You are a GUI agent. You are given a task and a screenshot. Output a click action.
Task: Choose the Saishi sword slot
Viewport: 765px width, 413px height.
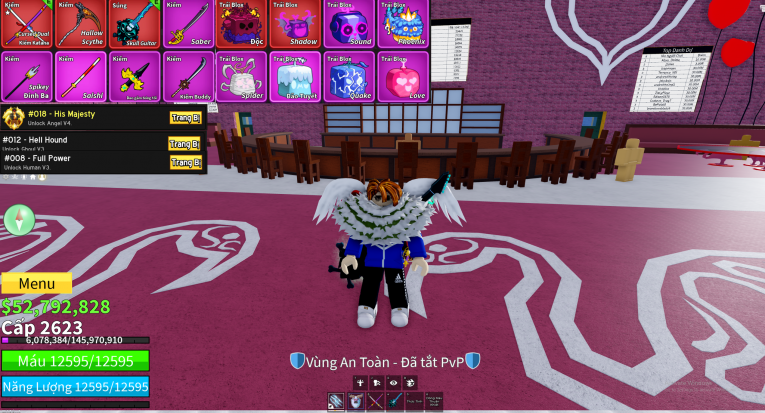(x=78, y=76)
